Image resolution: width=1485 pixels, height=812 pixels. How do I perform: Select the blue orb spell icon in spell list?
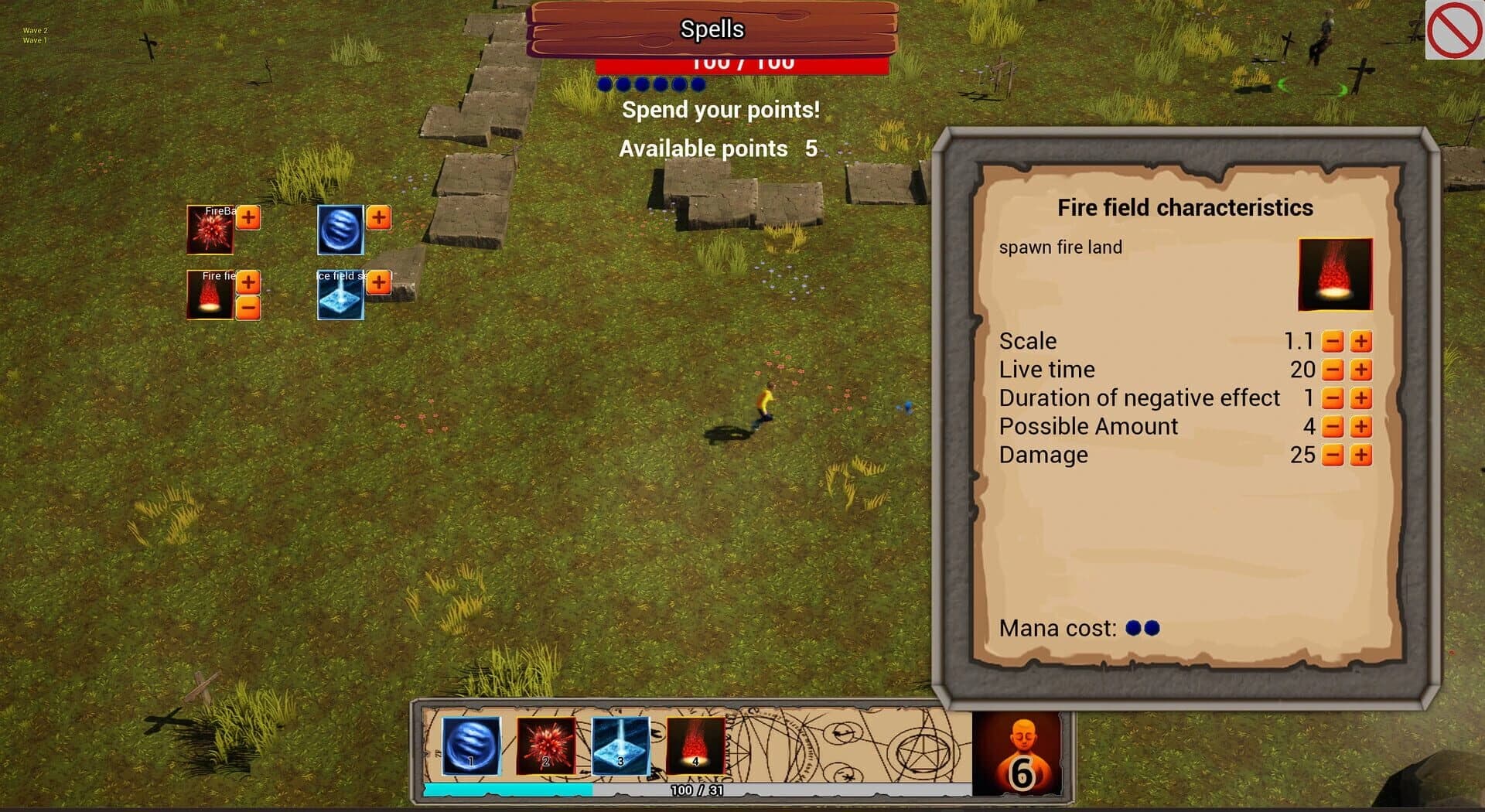pos(339,230)
